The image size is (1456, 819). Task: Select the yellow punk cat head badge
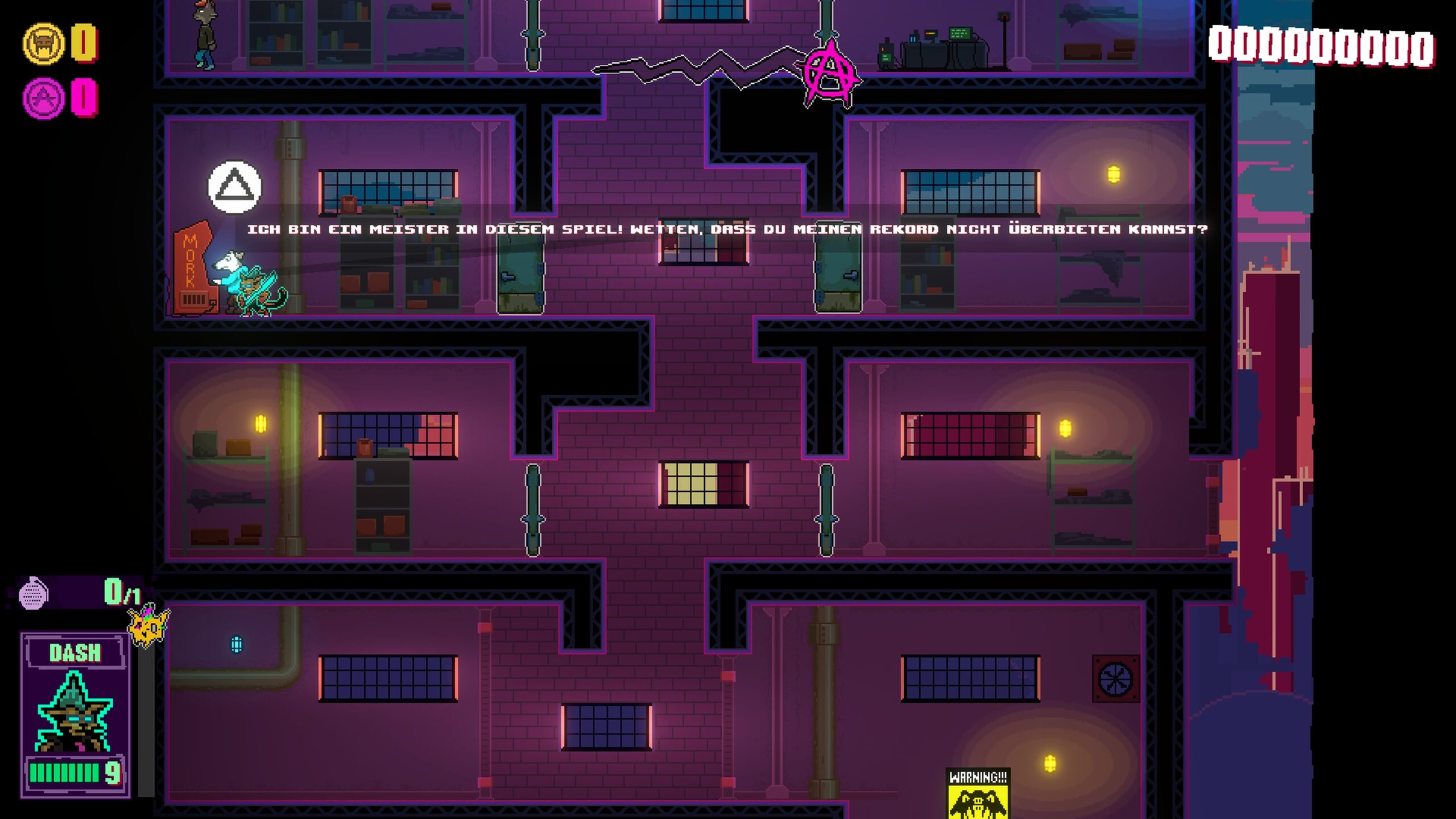tap(148, 626)
